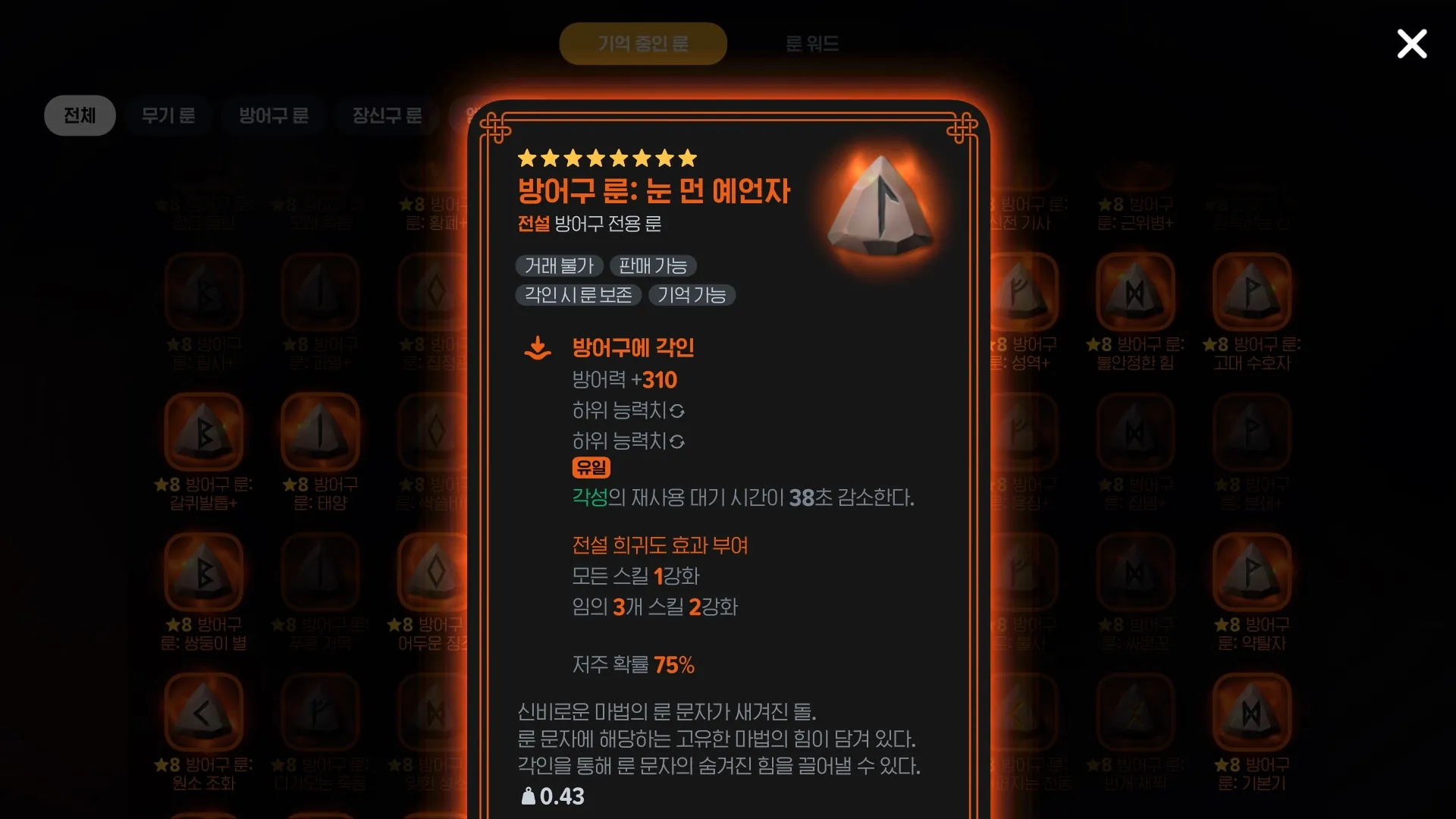1456x819 pixels.
Task: Expand the 유일 effect badge
Action: point(591,468)
